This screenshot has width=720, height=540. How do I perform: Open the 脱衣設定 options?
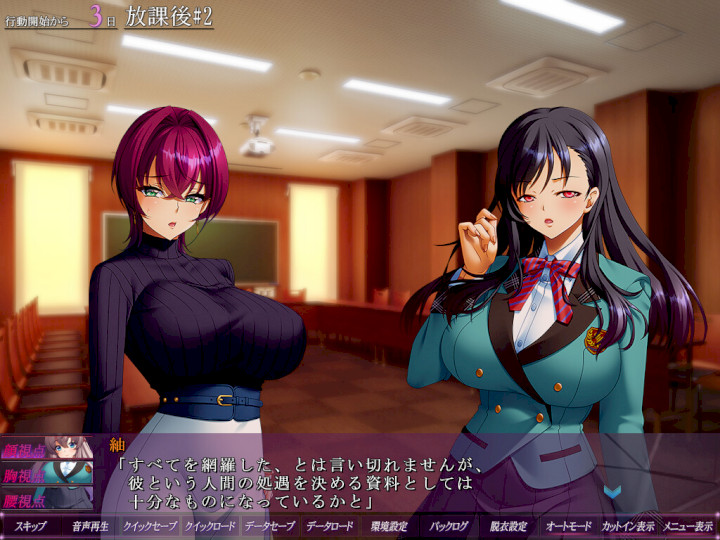coord(509,526)
